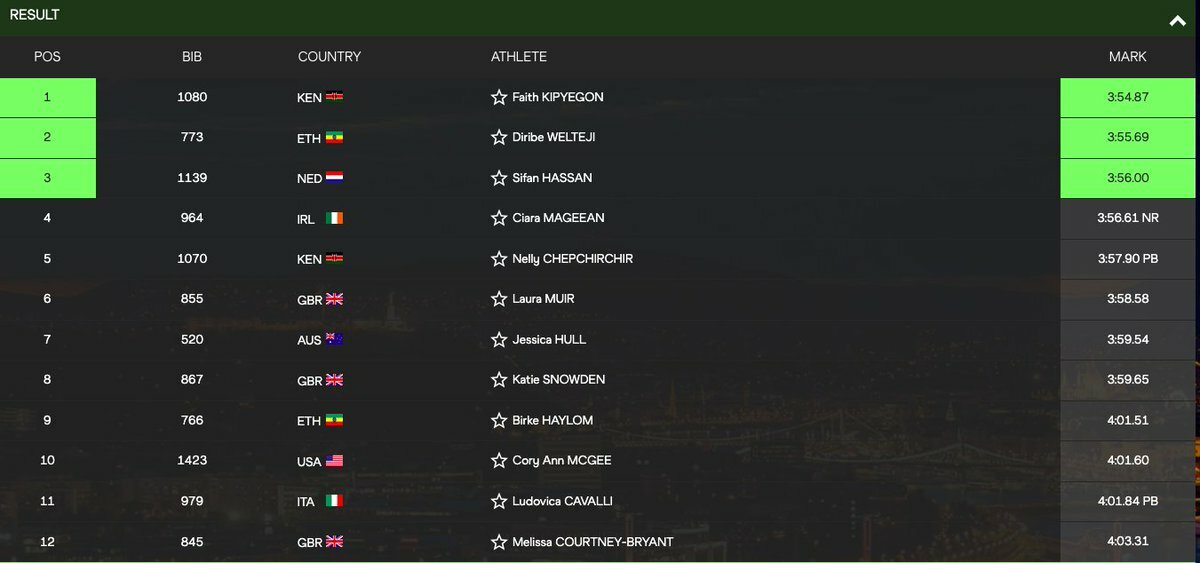
Task: Open Jessica HULL's athlete name link
Action: point(549,339)
